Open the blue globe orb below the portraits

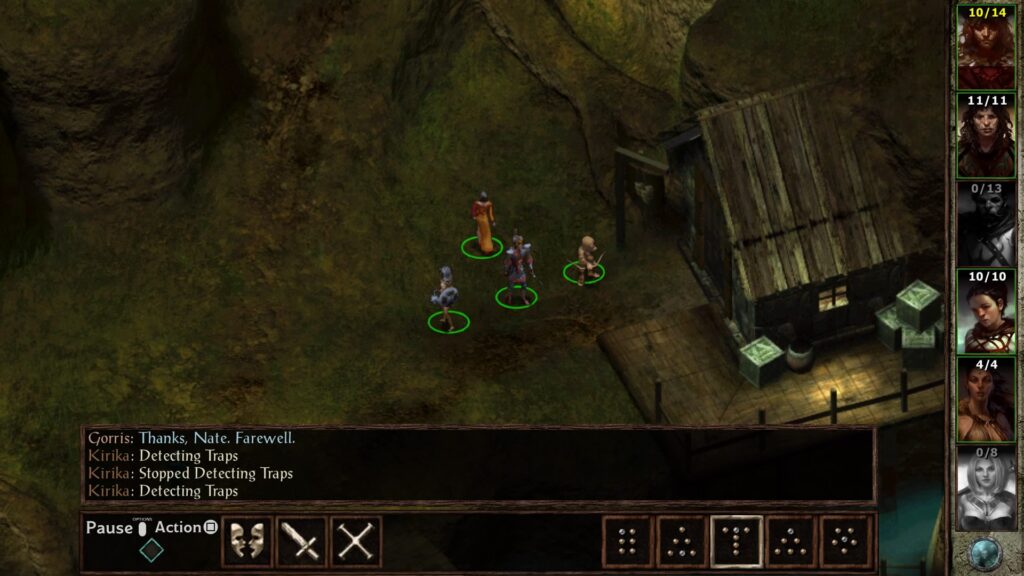986,554
